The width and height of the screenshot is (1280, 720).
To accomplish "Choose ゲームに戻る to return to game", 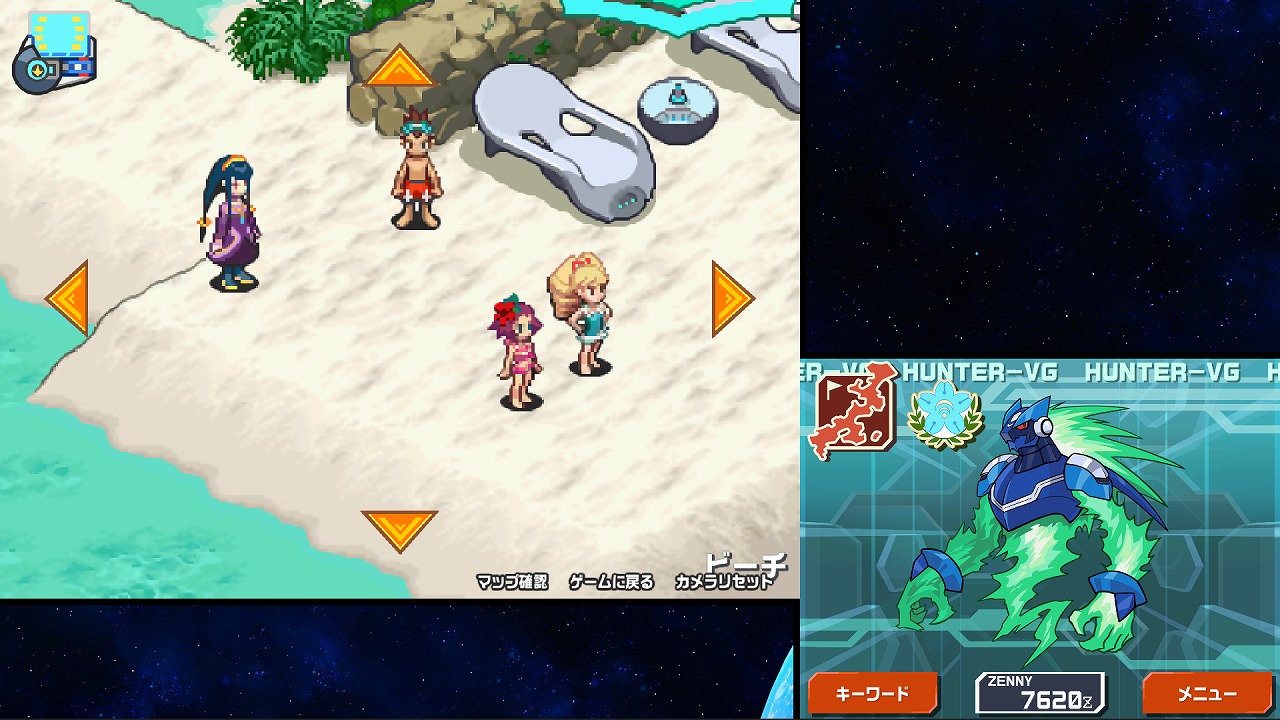I will tap(611, 582).
